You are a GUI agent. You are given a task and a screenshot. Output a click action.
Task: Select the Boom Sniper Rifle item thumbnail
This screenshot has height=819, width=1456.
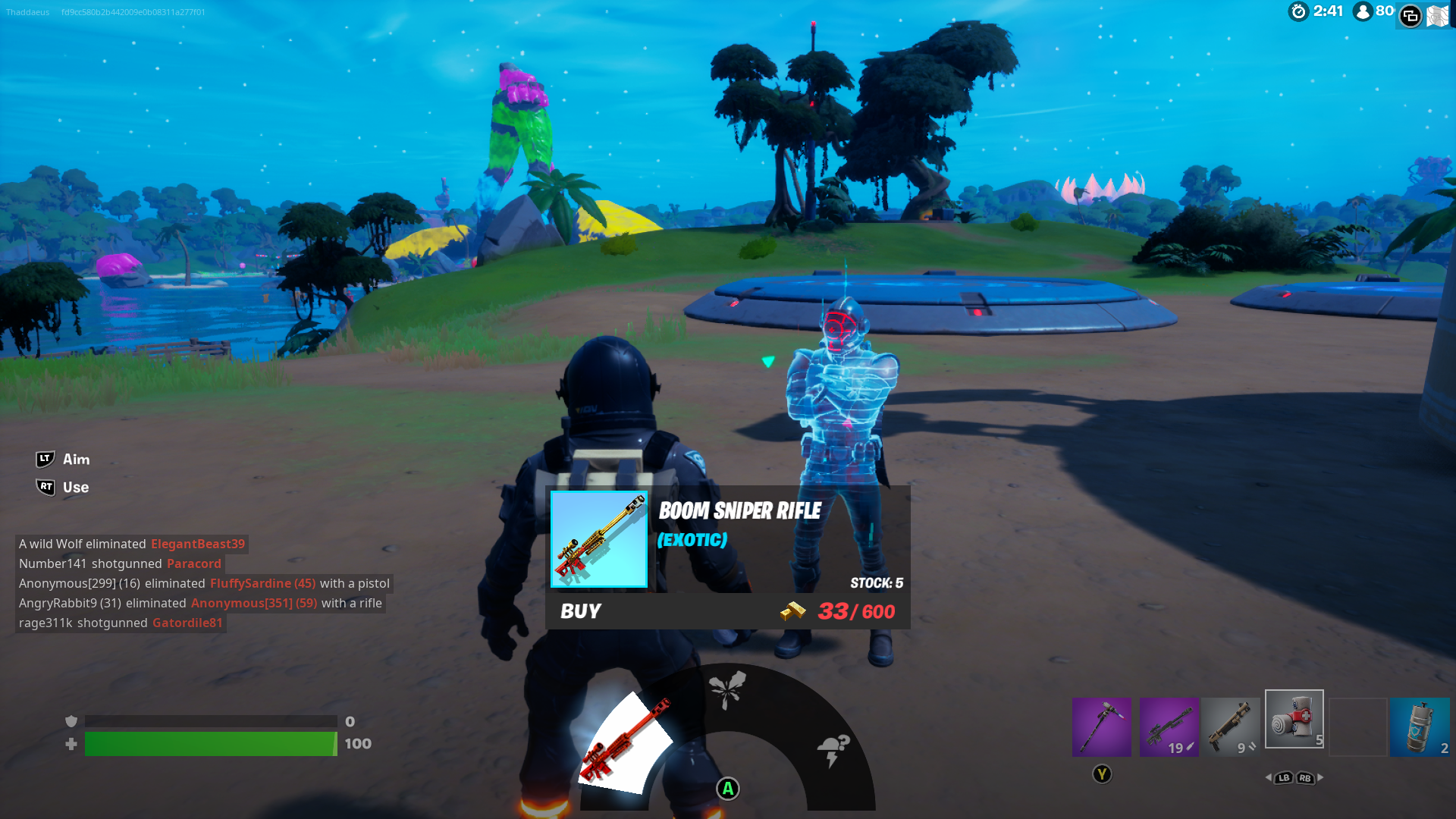tap(599, 539)
